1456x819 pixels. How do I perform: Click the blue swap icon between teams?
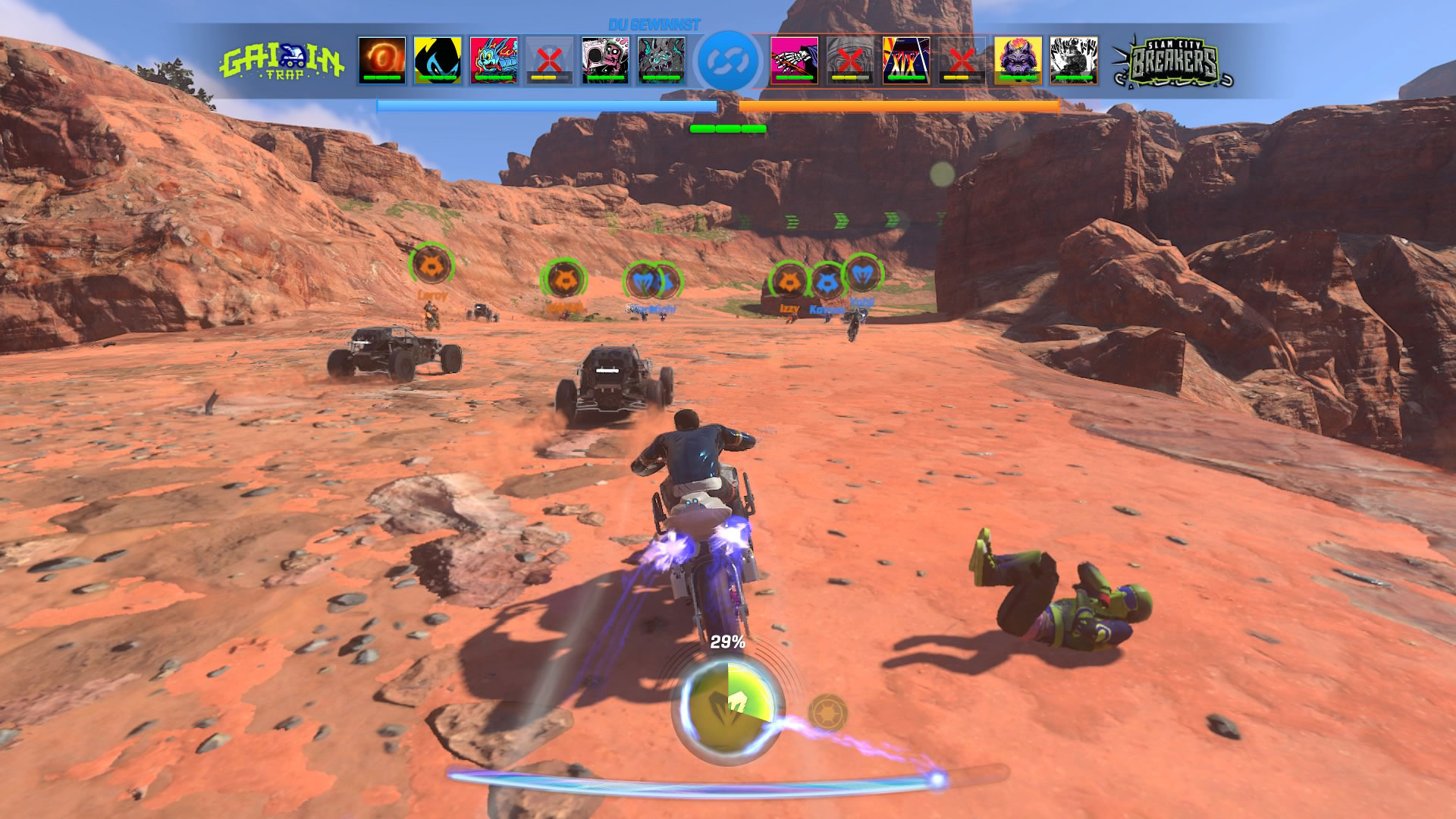[727, 61]
